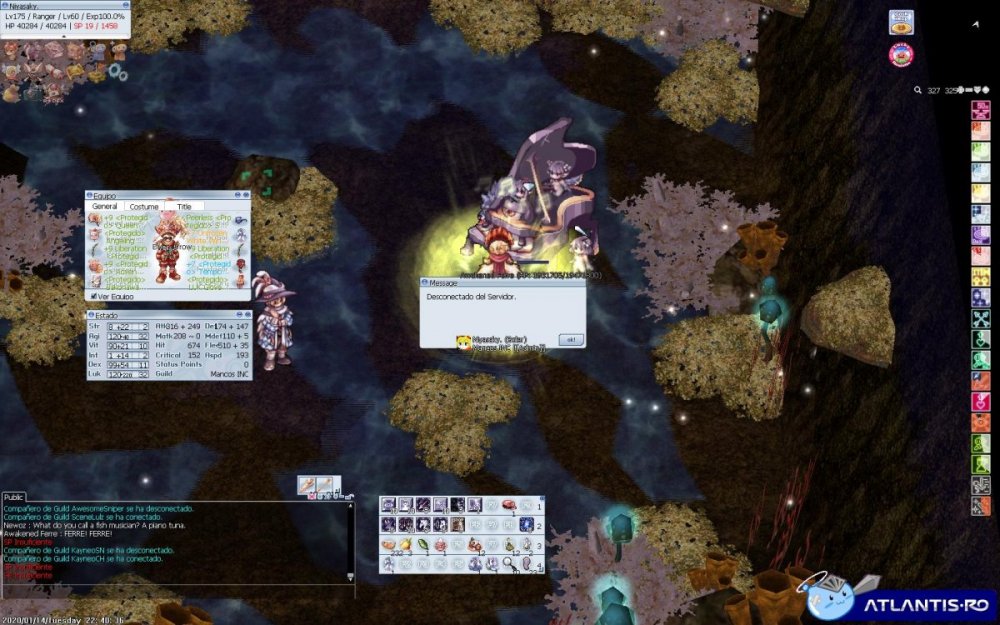Close the Equipo window
The height and width of the screenshot is (625, 1000).
point(244,196)
